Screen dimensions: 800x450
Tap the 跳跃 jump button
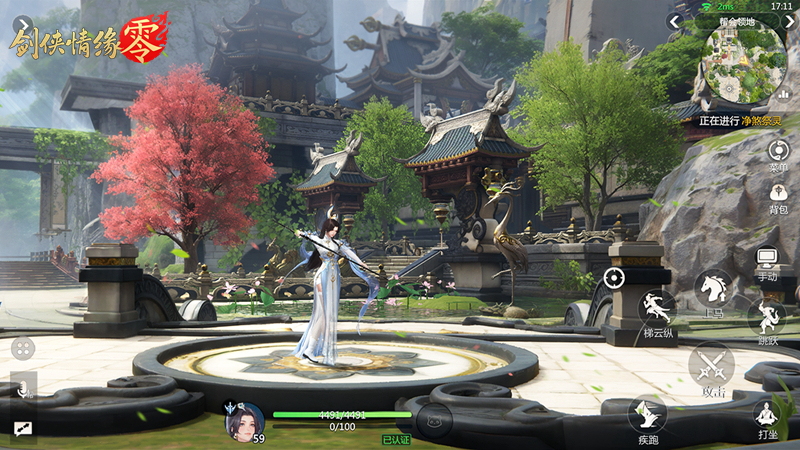click(767, 319)
